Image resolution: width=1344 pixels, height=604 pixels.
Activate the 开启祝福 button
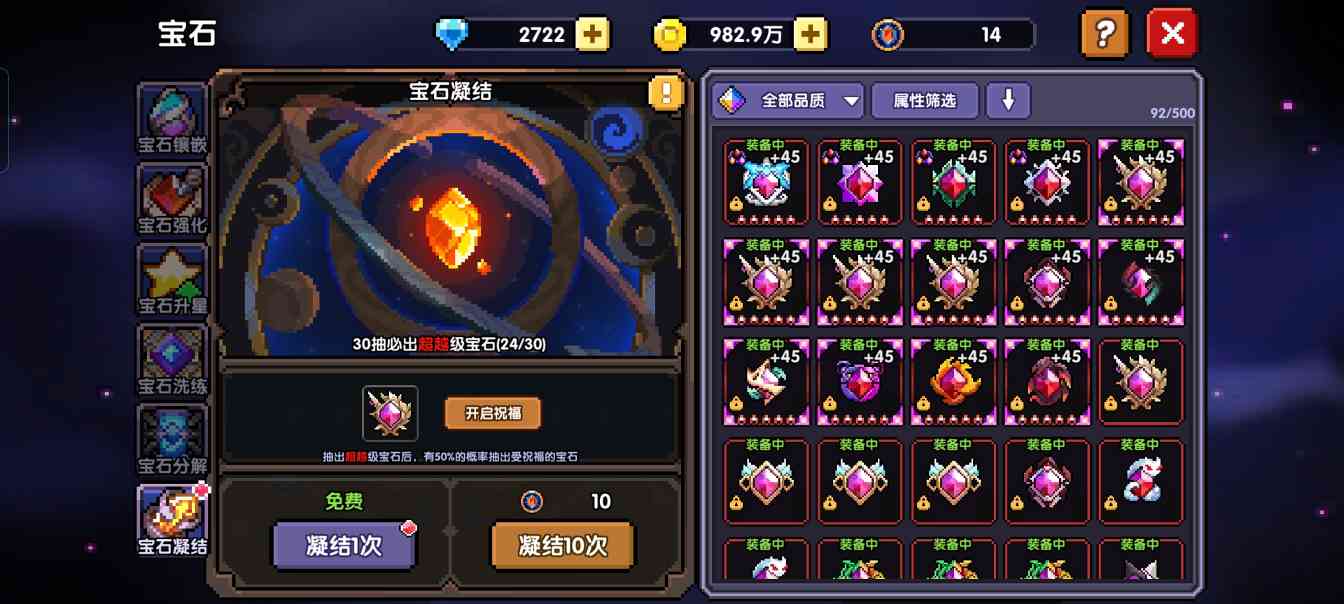[x=492, y=413]
